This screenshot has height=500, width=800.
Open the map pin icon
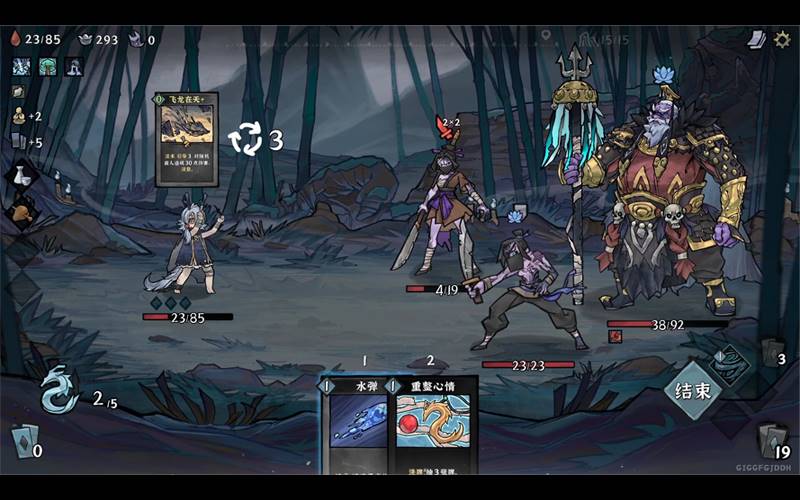coord(547,37)
